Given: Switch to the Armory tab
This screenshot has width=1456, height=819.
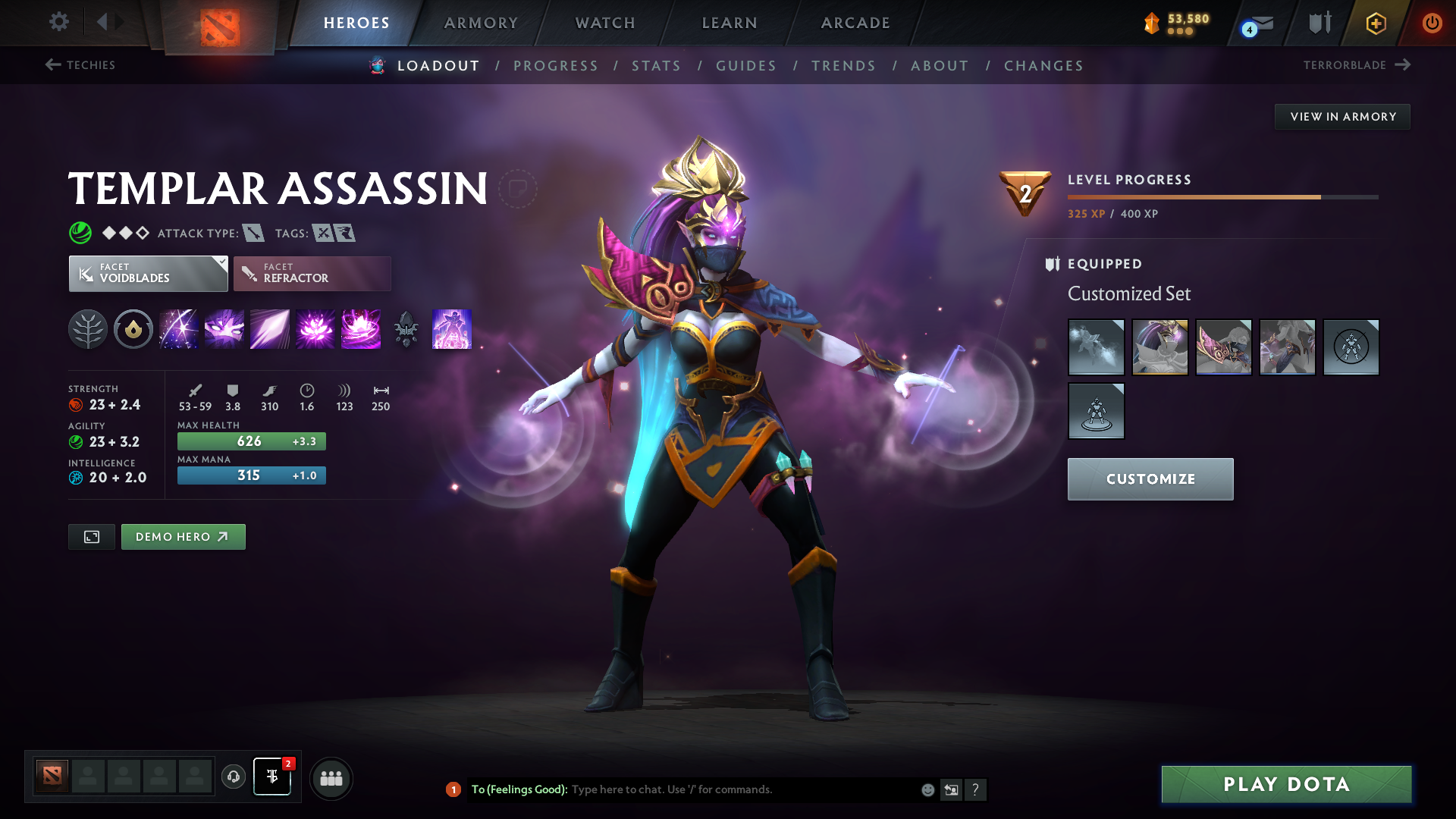Looking at the screenshot, I should [x=481, y=23].
